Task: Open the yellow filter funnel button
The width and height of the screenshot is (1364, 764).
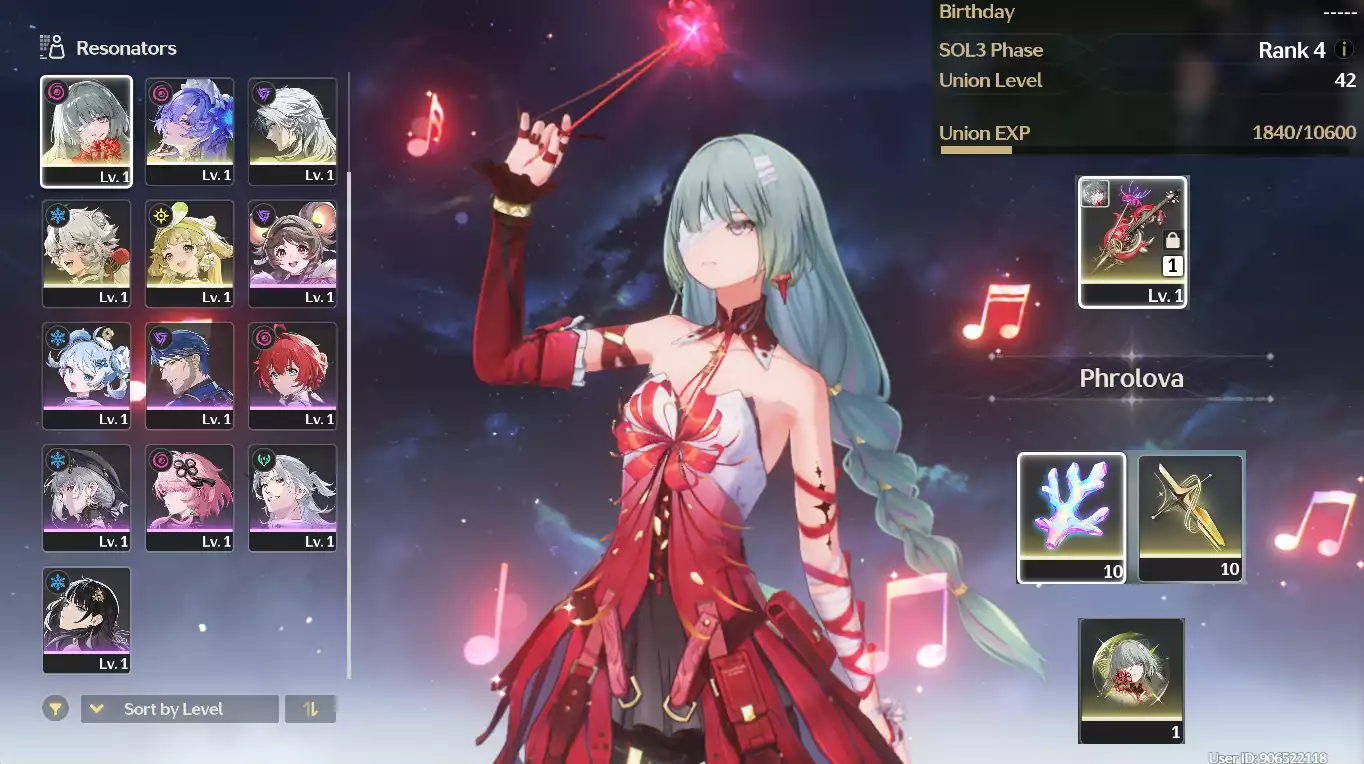Action: tap(56, 709)
